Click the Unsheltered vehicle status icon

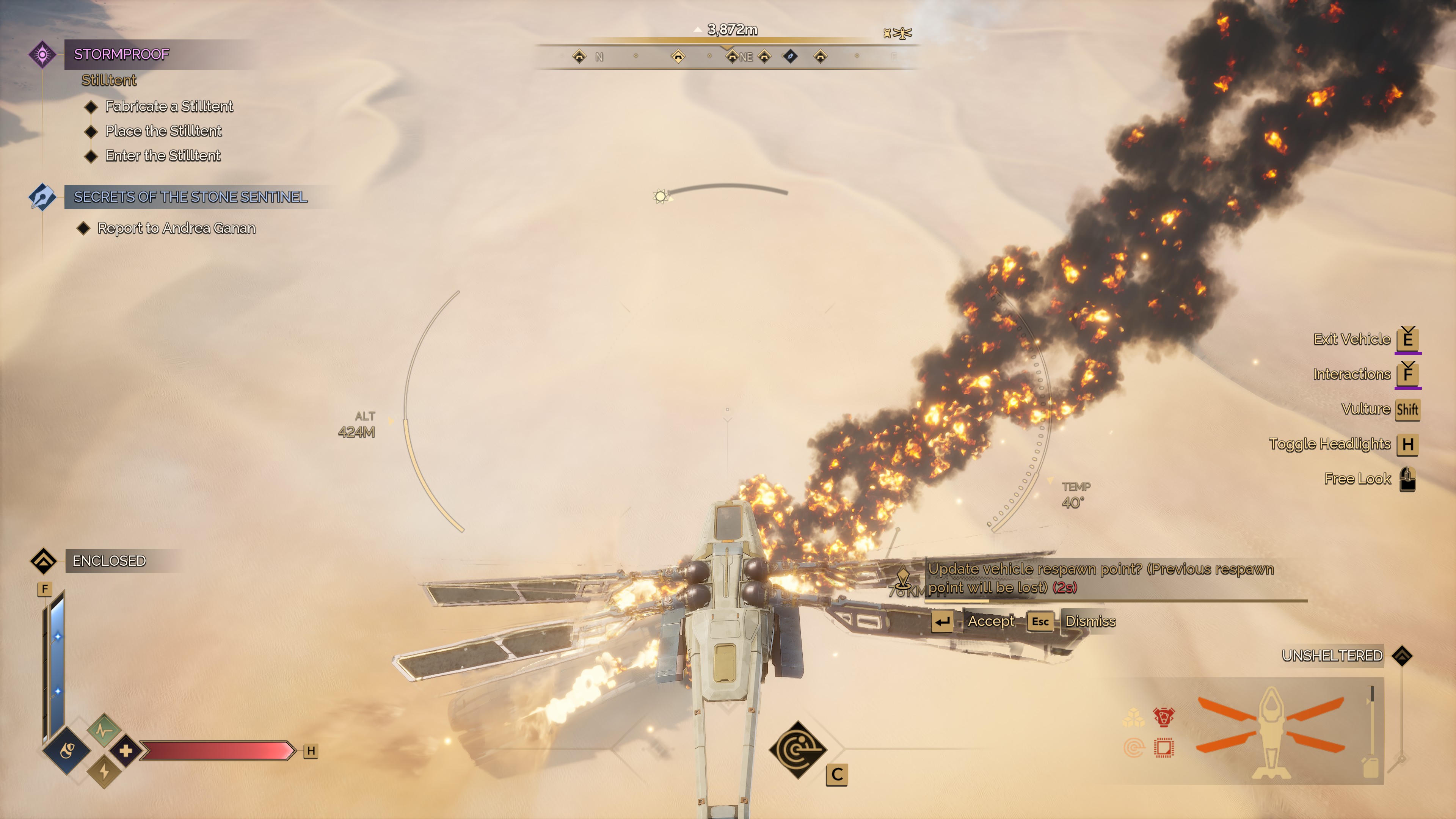click(x=1402, y=656)
